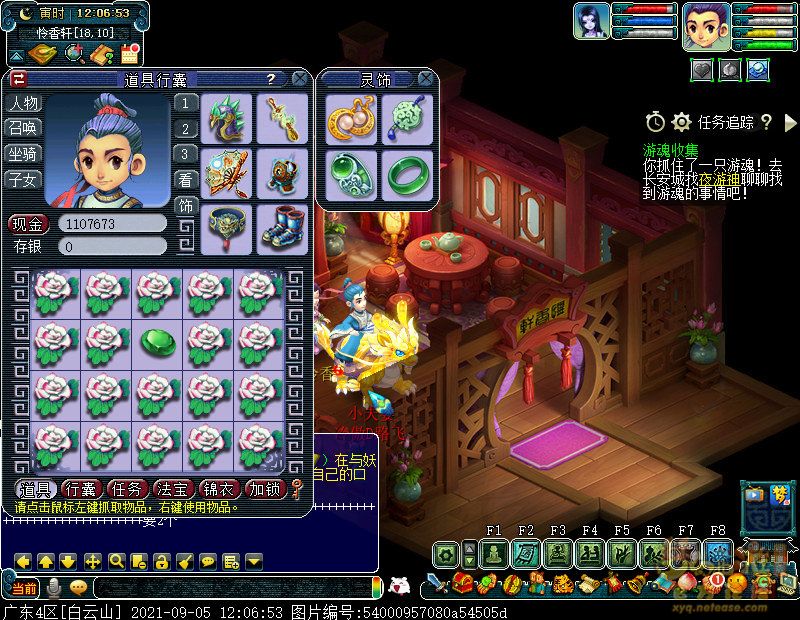Click the 加锁 lock button
The image size is (800, 620).
(x=266, y=489)
